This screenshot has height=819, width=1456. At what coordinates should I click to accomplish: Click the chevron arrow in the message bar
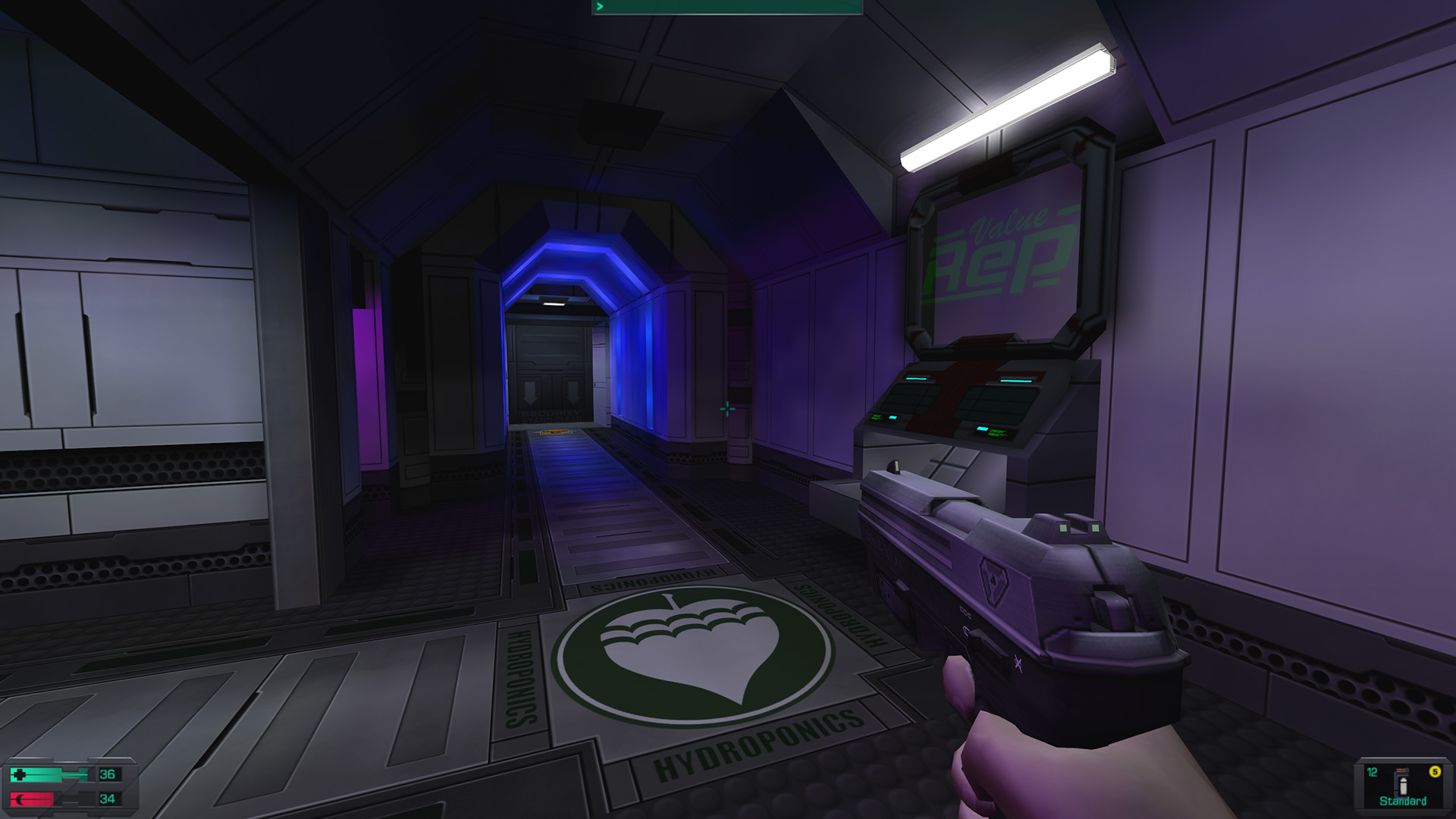(599, 7)
